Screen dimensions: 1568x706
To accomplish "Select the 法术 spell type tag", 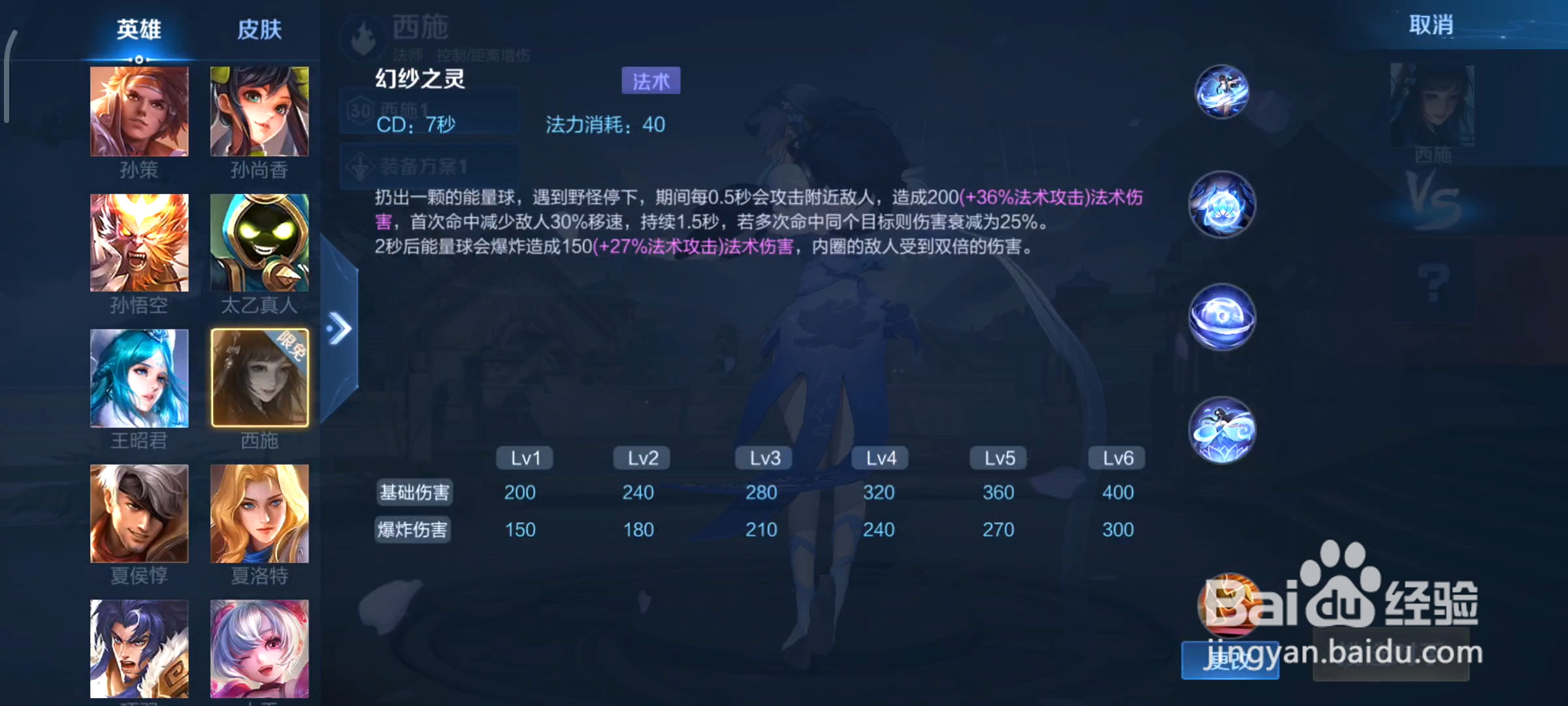I will coord(650,80).
